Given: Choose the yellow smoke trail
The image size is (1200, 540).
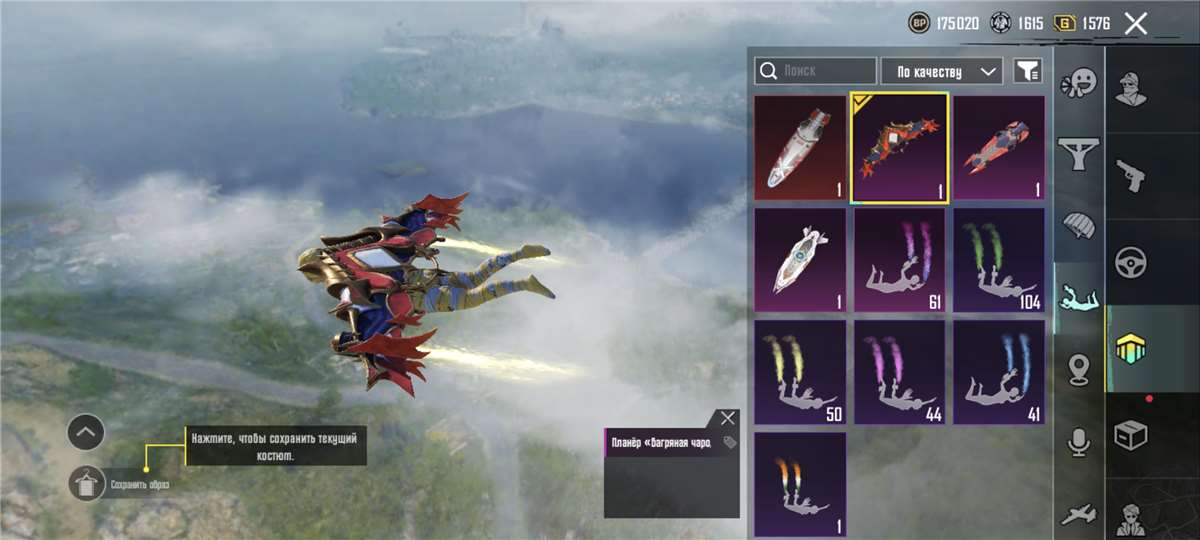Looking at the screenshot, I should 800,373.
